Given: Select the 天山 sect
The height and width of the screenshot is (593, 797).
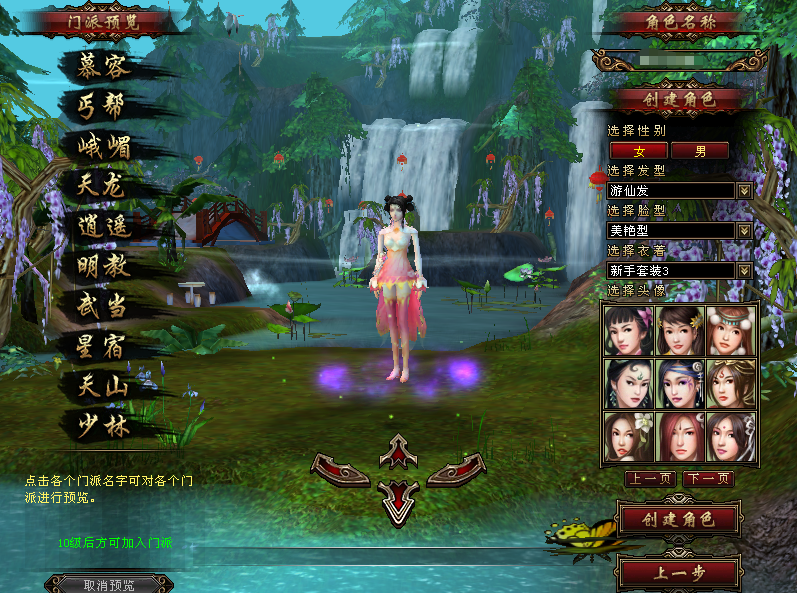Looking at the screenshot, I should [x=105, y=385].
